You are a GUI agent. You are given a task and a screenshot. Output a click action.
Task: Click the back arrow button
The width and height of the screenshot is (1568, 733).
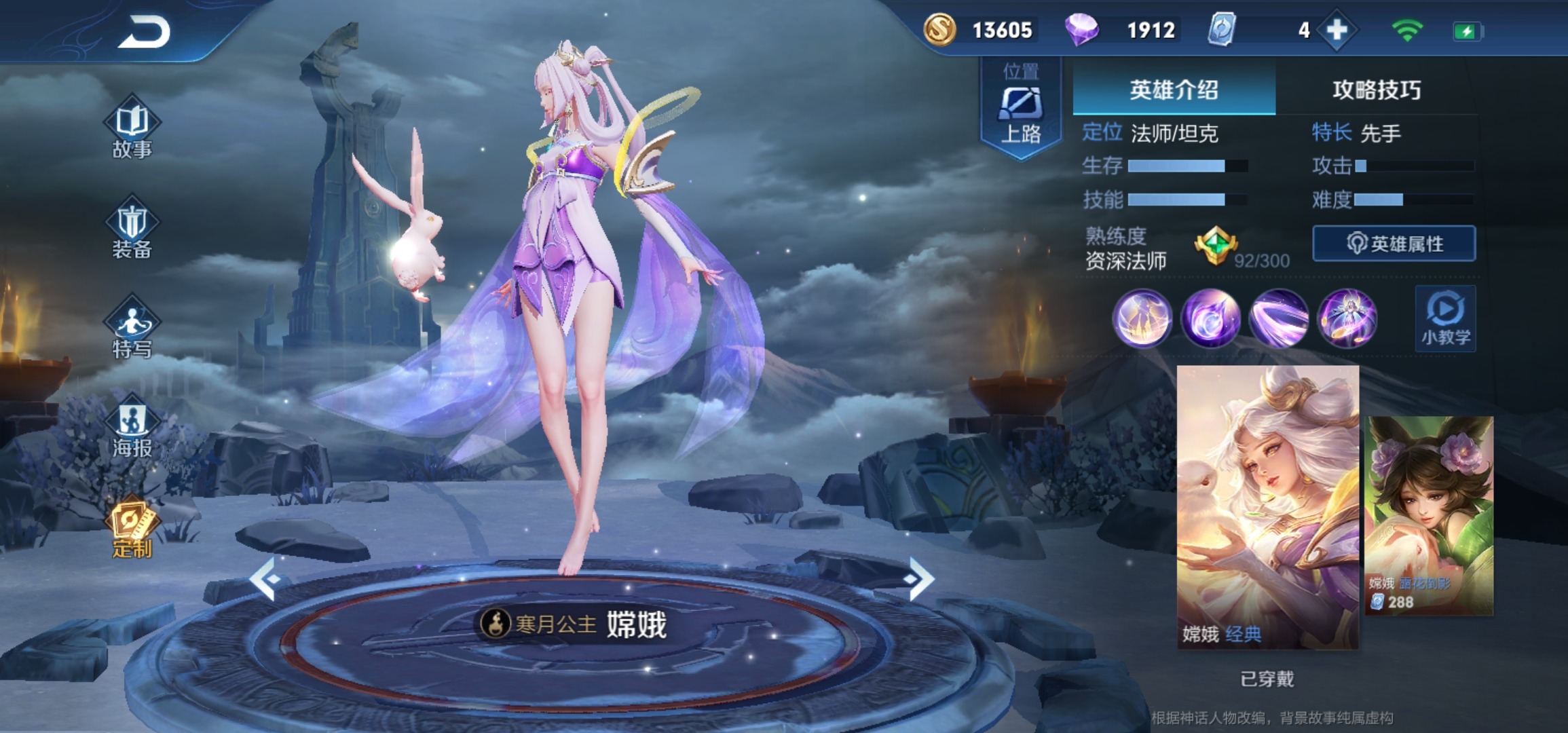[145, 32]
